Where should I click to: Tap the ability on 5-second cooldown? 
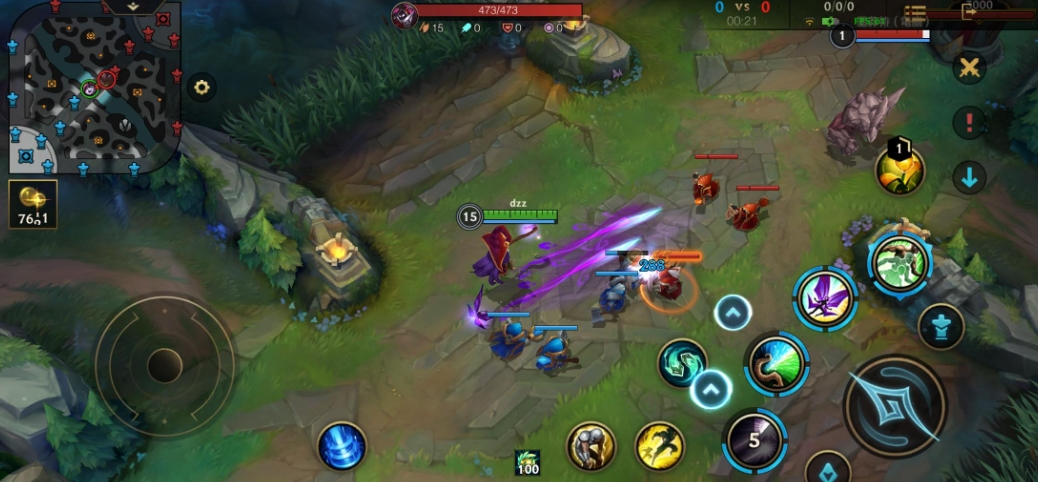click(754, 440)
